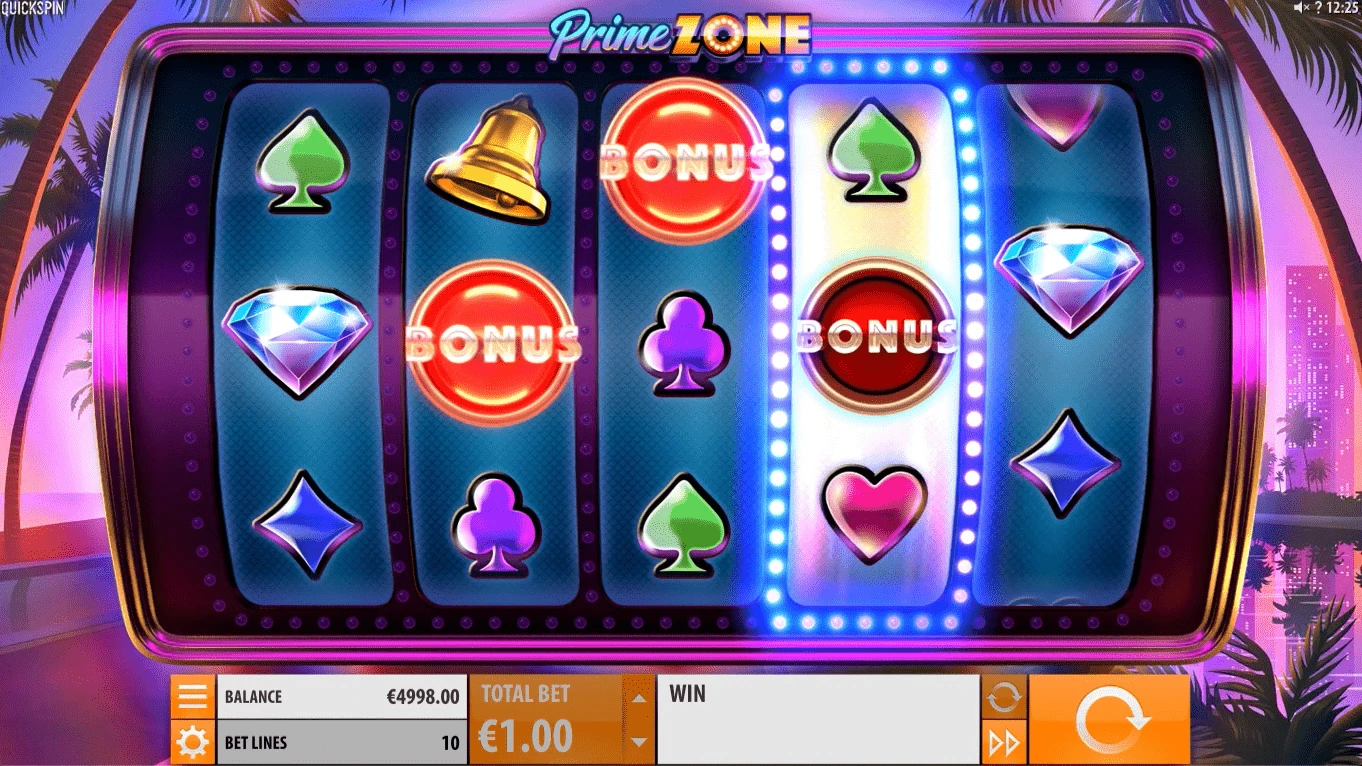
Task: Decrease the total bet with the down arrow
Action: pyautogui.click(x=637, y=742)
